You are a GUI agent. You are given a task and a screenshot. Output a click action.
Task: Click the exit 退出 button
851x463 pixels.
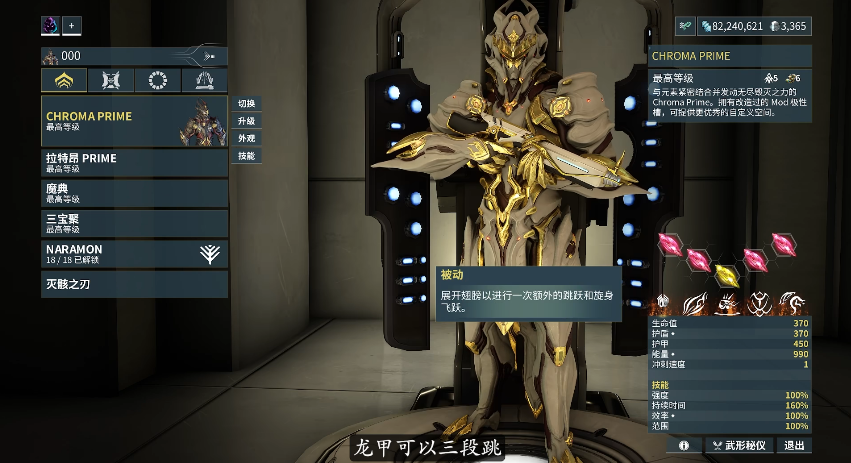794,445
